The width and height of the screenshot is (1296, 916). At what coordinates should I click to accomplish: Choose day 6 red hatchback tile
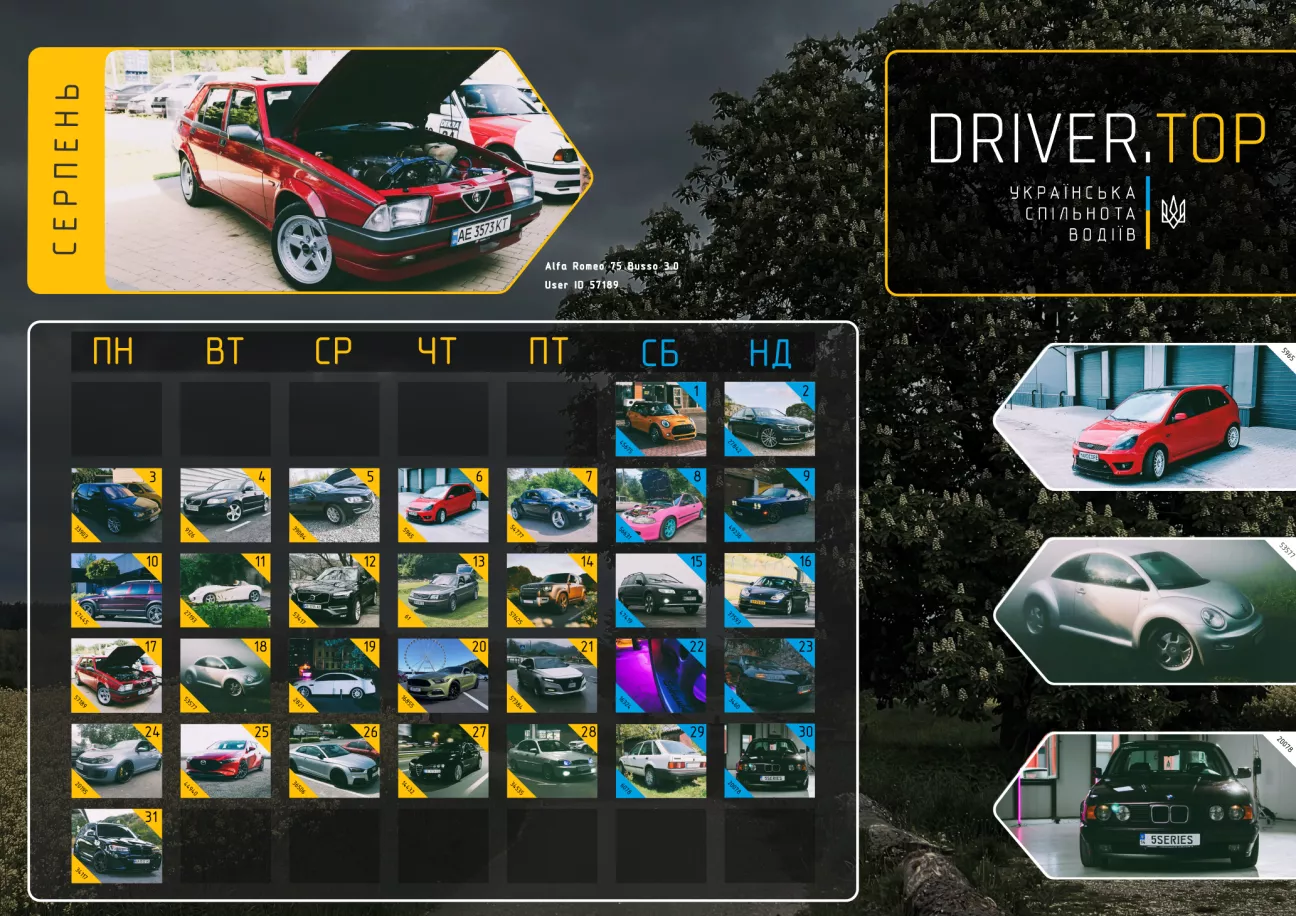[443, 505]
